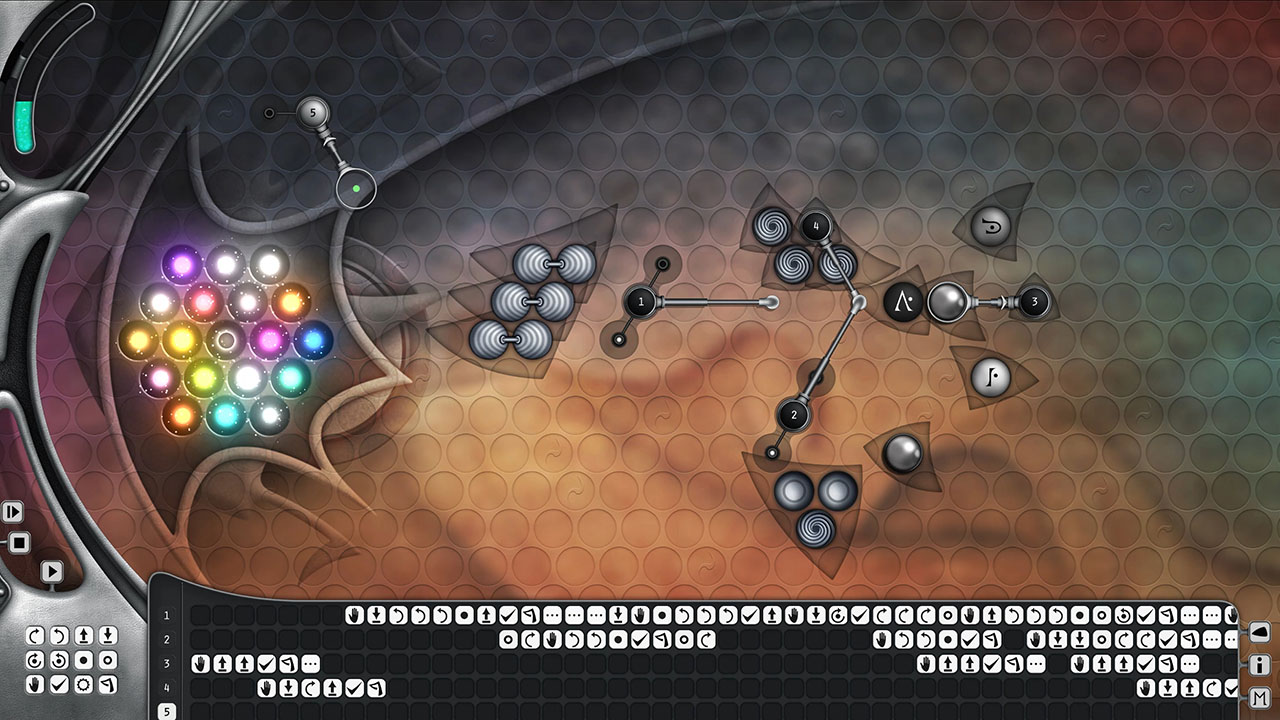
Task: Select the downward arrow command glyph
Action: coord(107,635)
